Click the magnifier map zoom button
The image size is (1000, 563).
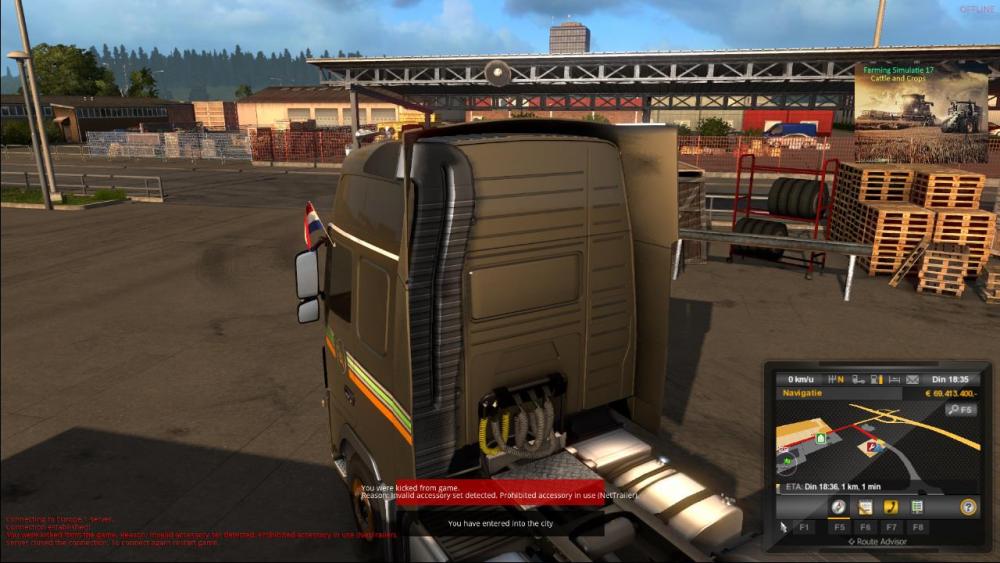[961, 409]
